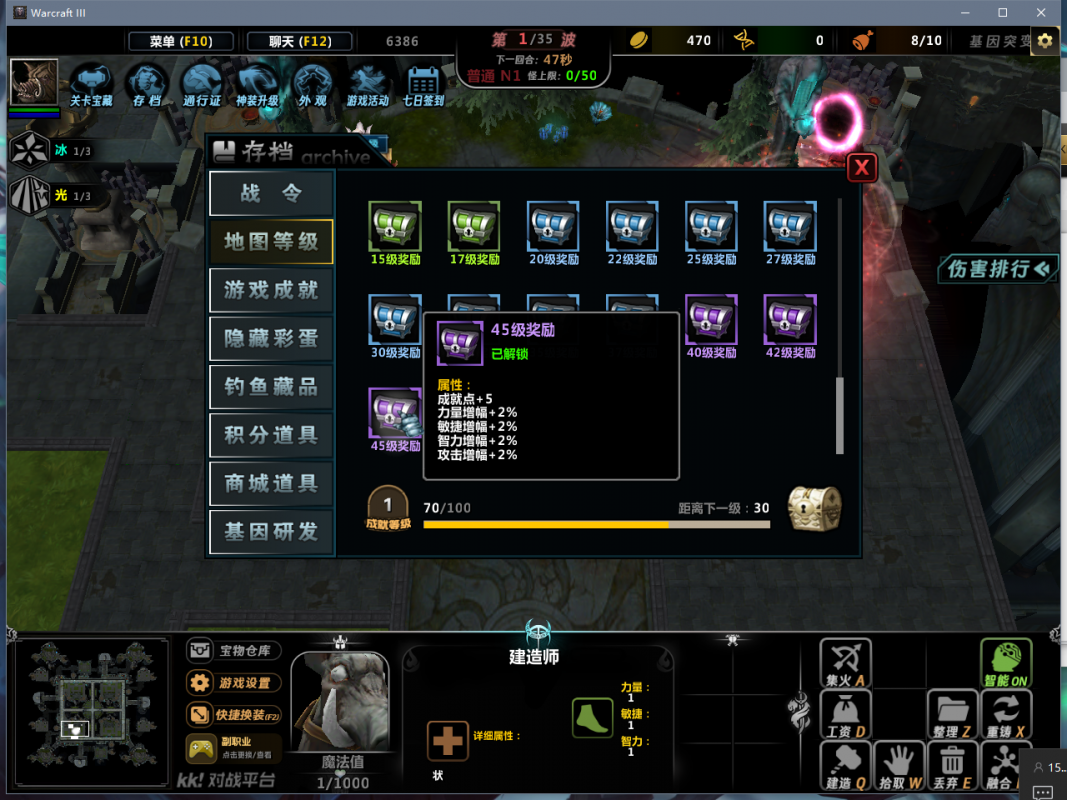1067x800 pixels.
Task: Select the 隐藏彩蛋 tab
Action: 271,339
